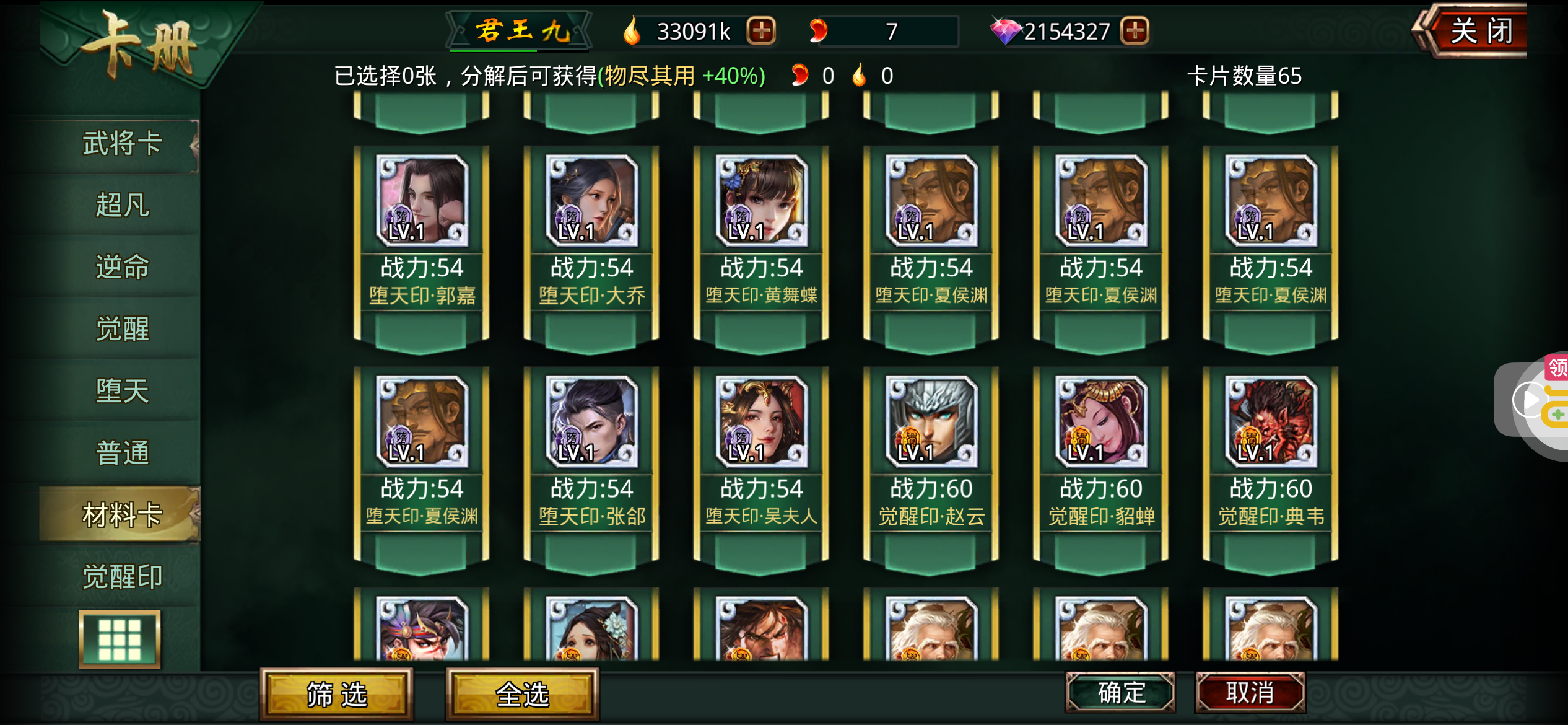The height and width of the screenshot is (725, 1568).
Task: Click the grid view icon
Action: click(120, 639)
